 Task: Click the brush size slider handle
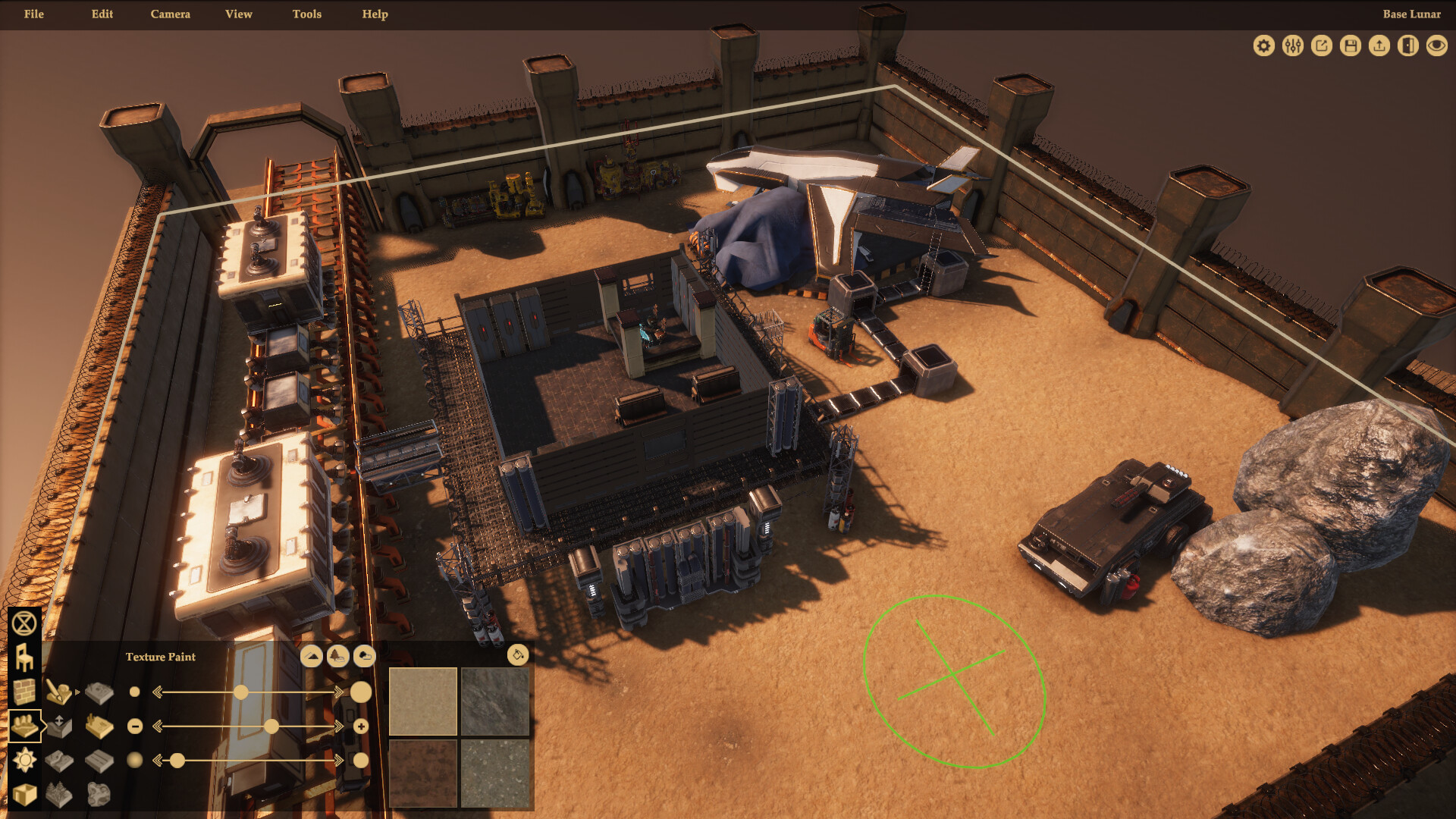click(241, 692)
